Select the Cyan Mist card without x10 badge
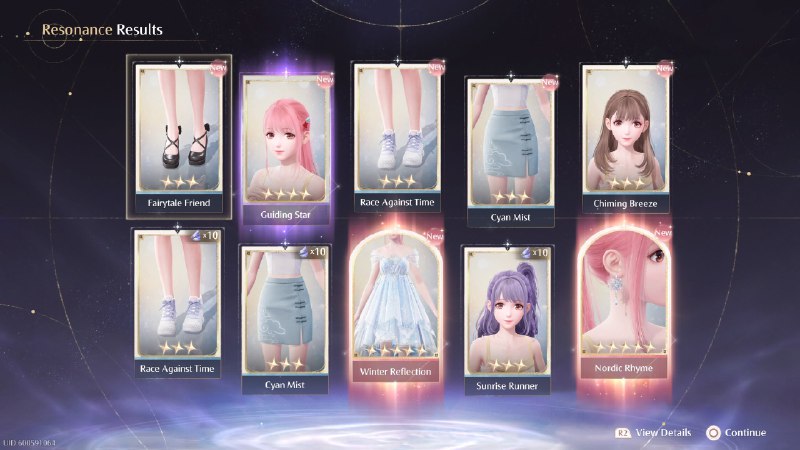Image resolution: width=800 pixels, height=450 pixels. 510,140
